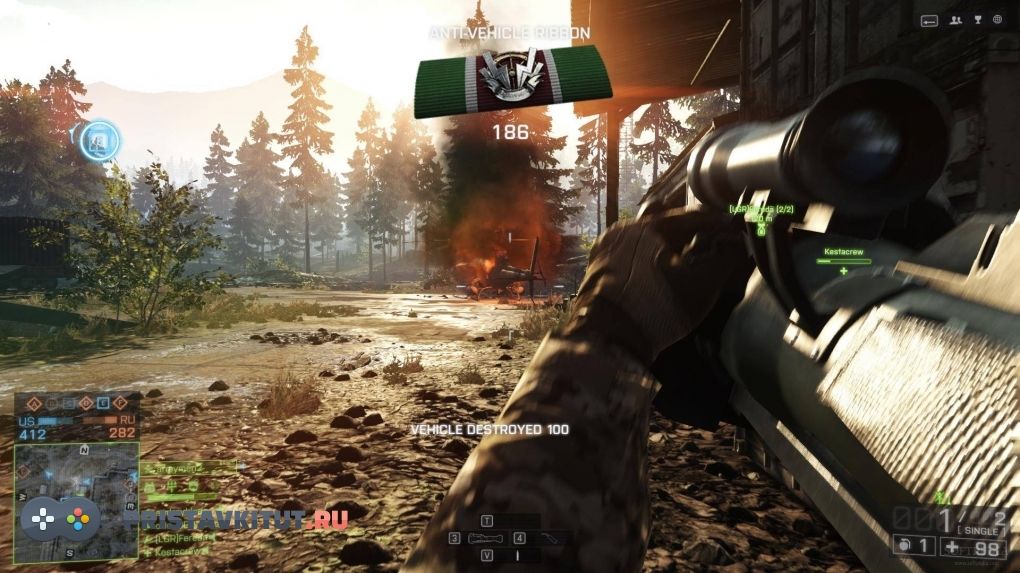
Task: Select capture flag F indicator
Action: [x=121, y=404]
